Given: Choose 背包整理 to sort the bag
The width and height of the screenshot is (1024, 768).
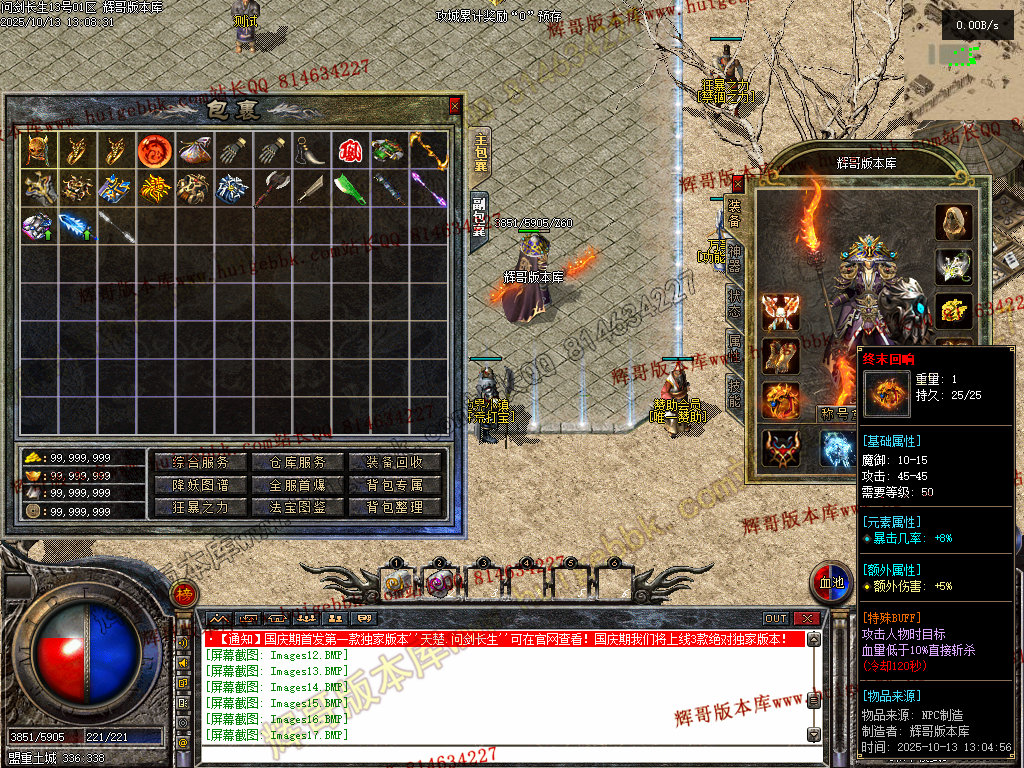Looking at the screenshot, I should click(x=394, y=507).
